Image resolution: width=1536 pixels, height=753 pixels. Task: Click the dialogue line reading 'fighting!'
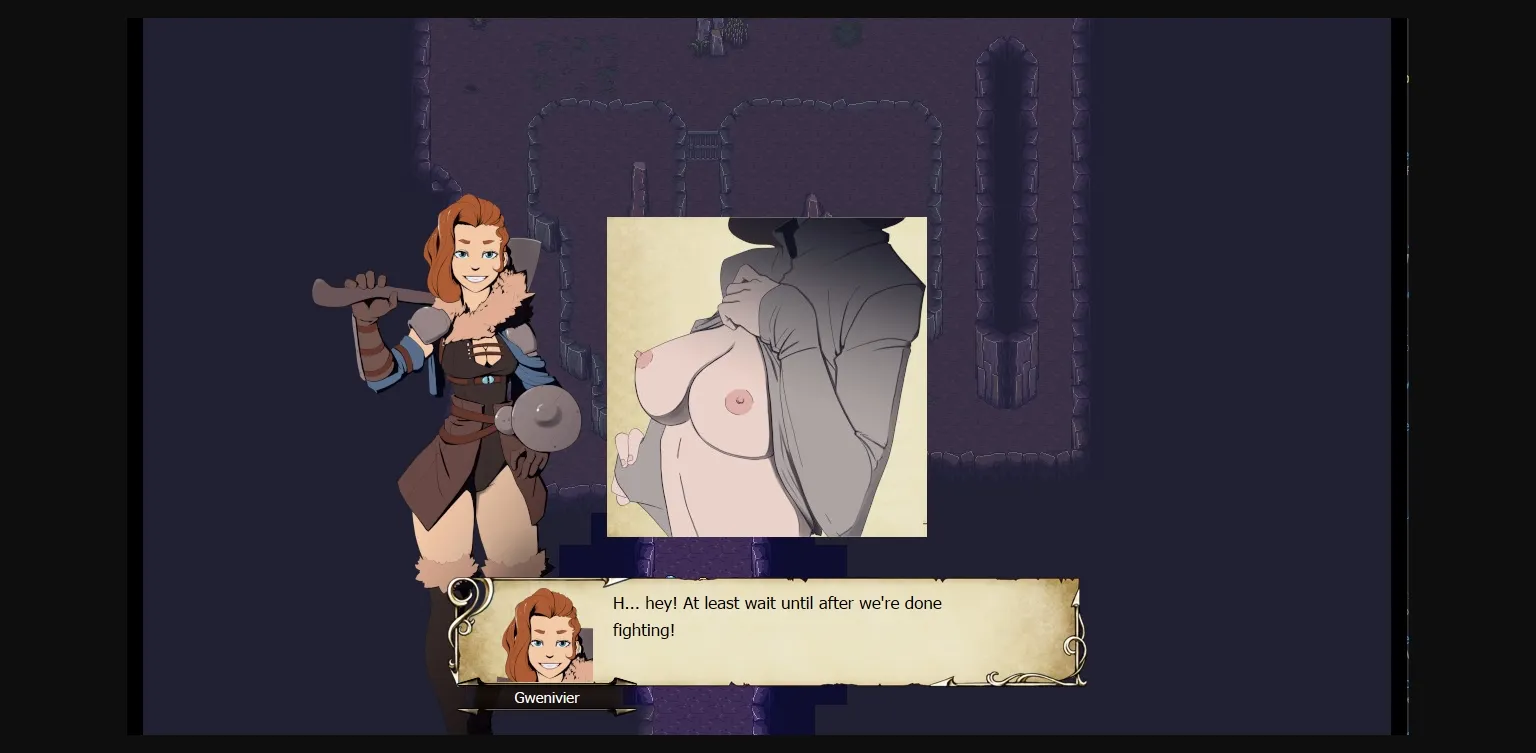tap(645, 630)
